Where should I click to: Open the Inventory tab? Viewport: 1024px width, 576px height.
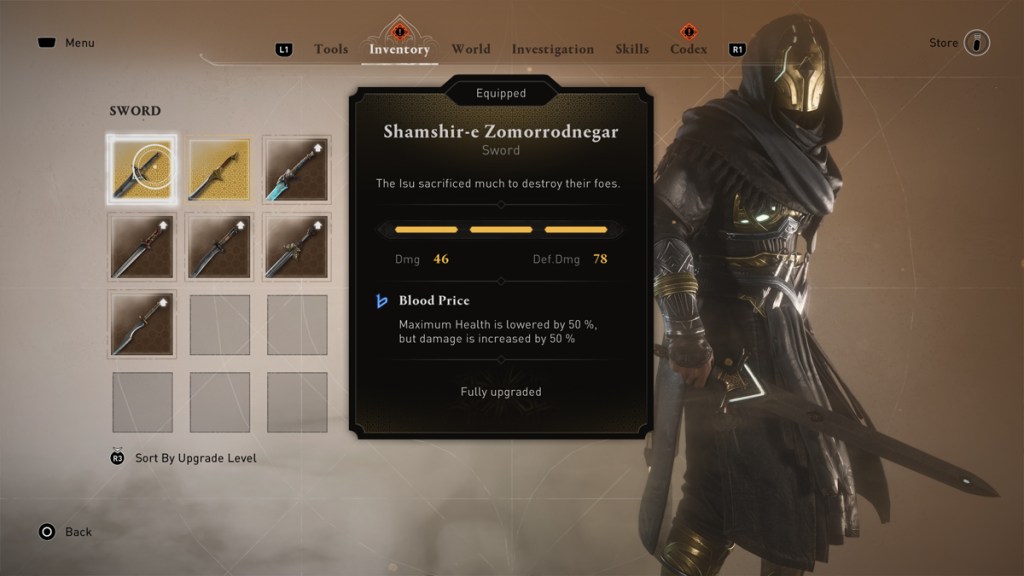[x=399, y=49]
